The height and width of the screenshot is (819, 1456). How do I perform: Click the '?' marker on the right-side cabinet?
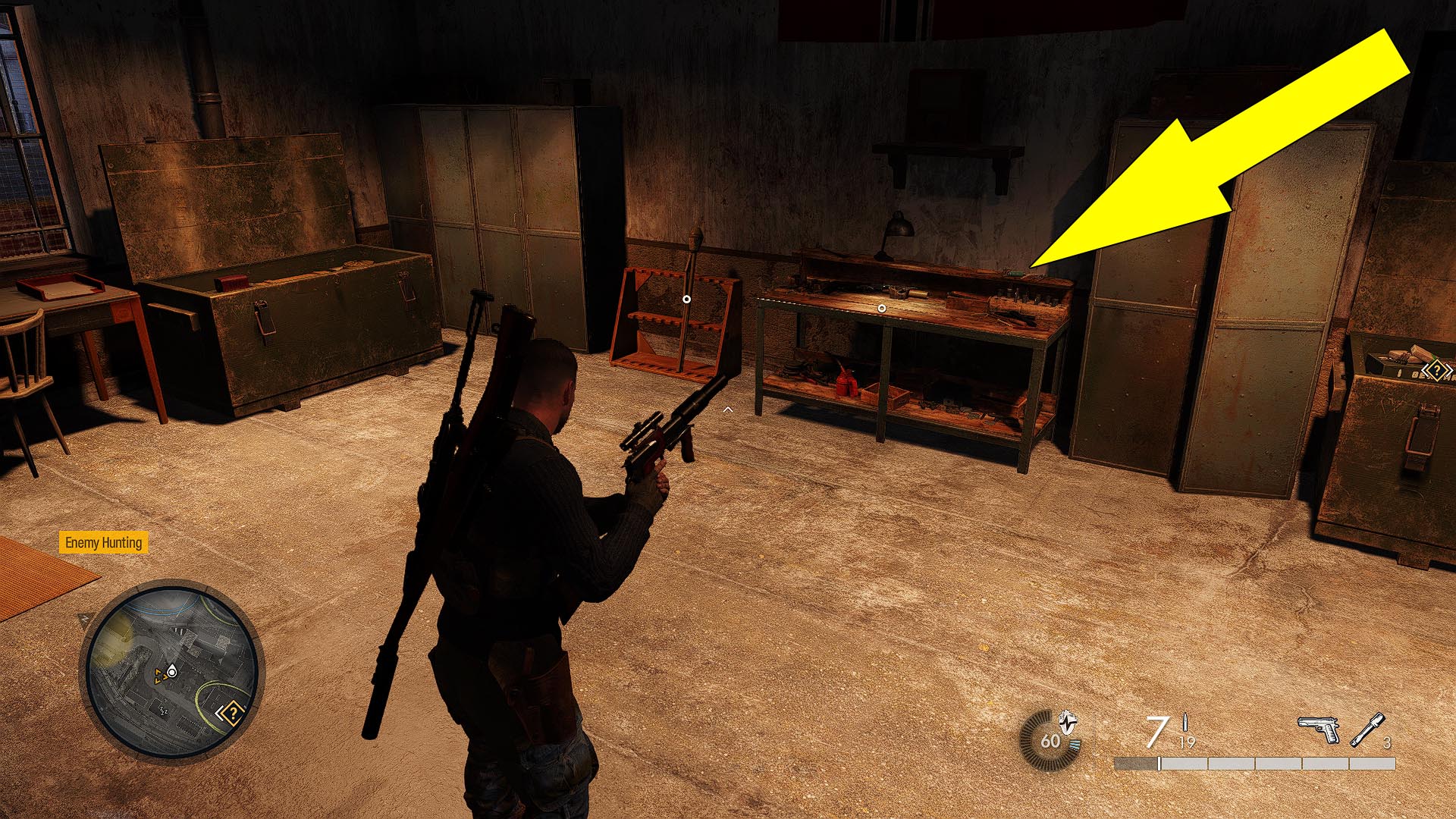(1437, 369)
